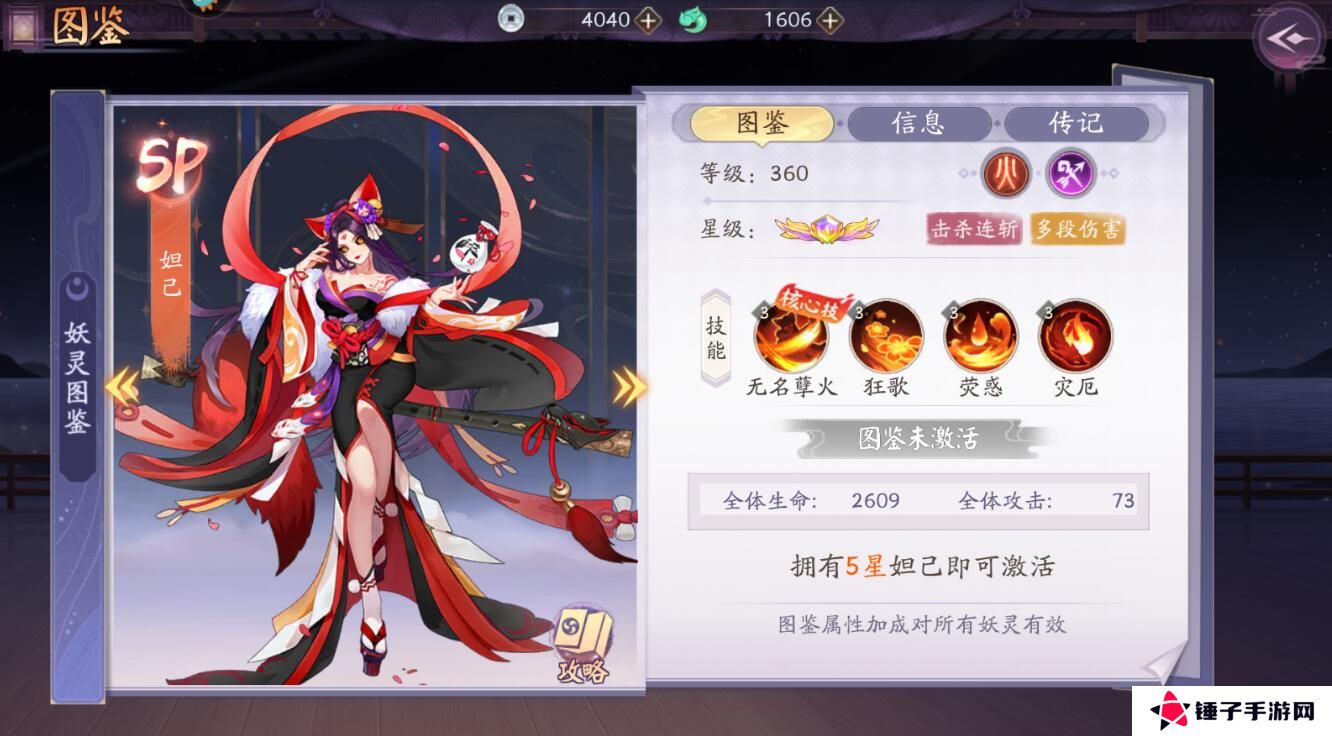The image size is (1332, 736).
Task: Open the 灾厄 skill icon
Action: 1073,340
